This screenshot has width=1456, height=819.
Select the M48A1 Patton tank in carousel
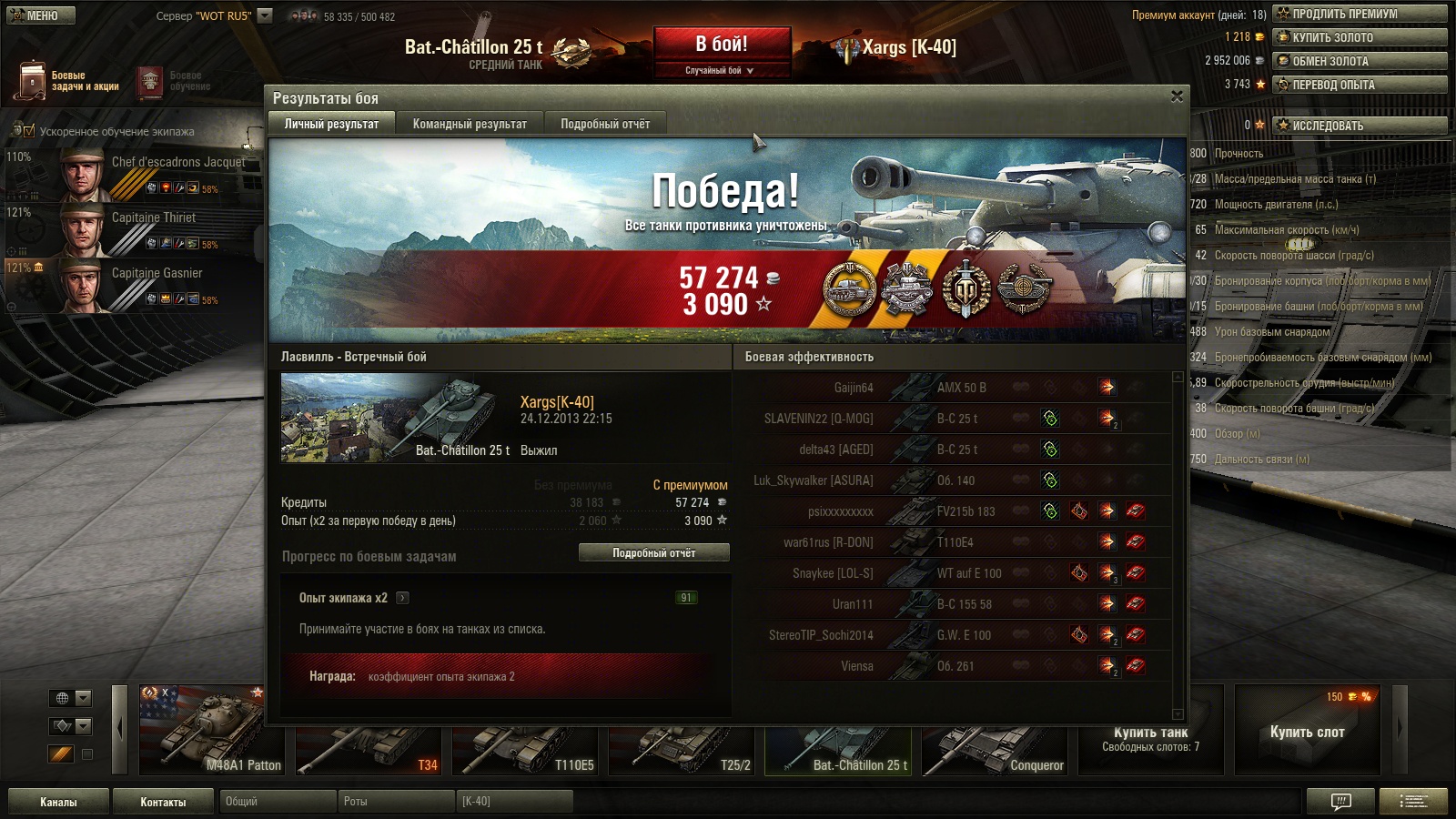212,731
